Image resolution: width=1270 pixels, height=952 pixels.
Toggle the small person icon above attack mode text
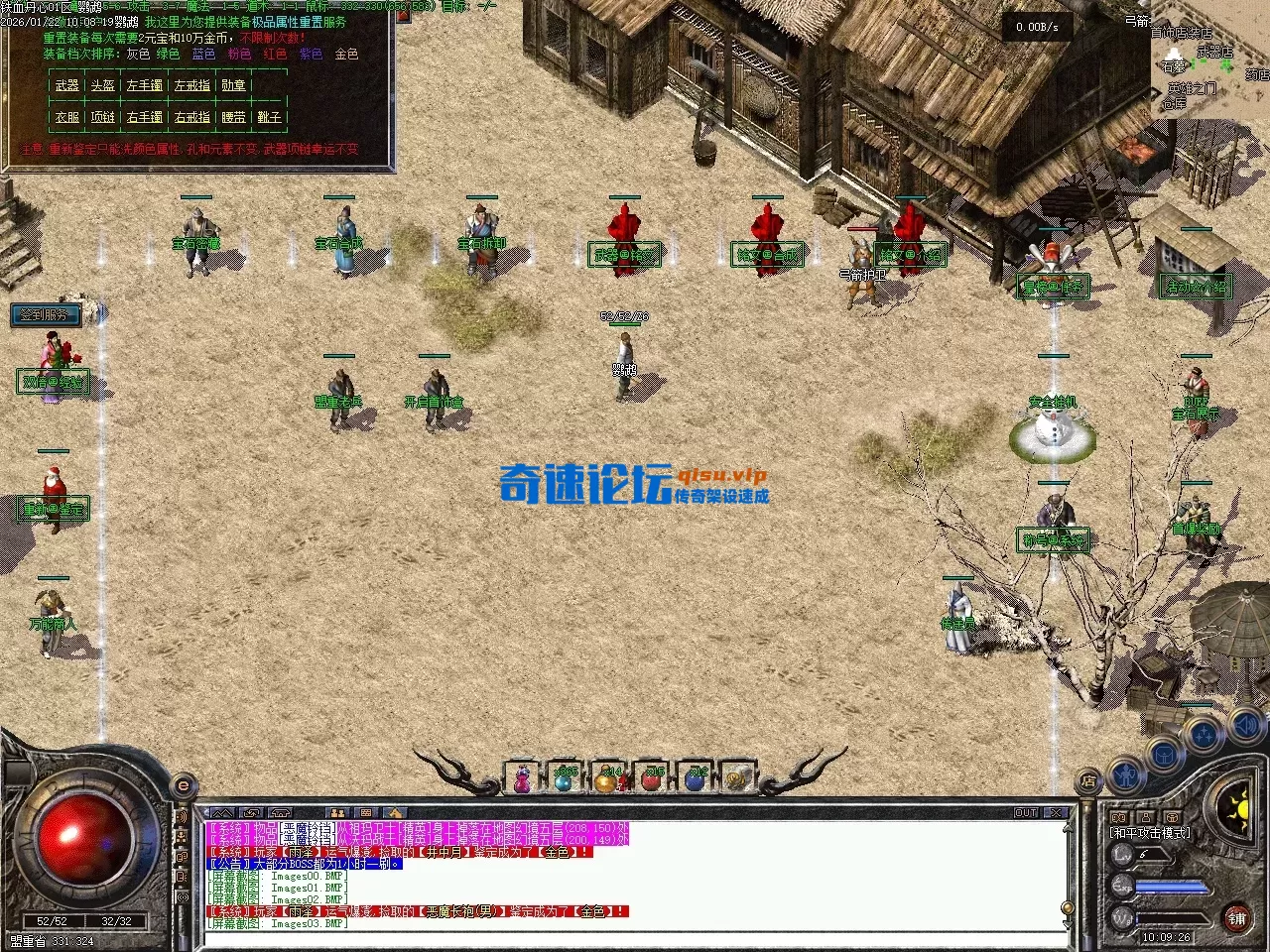(1146, 816)
